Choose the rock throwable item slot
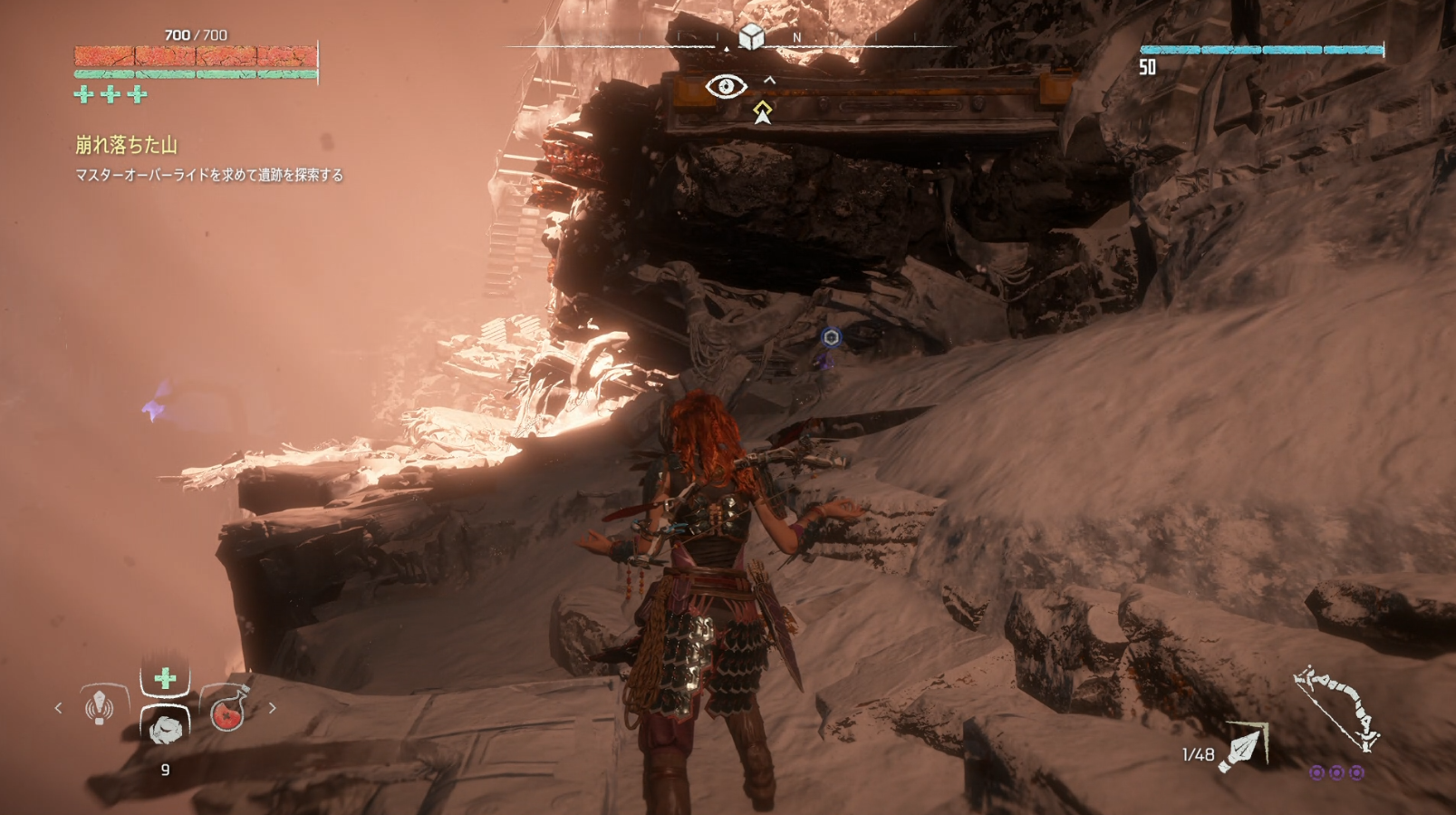This screenshot has width=1456, height=815. [165, 728]
